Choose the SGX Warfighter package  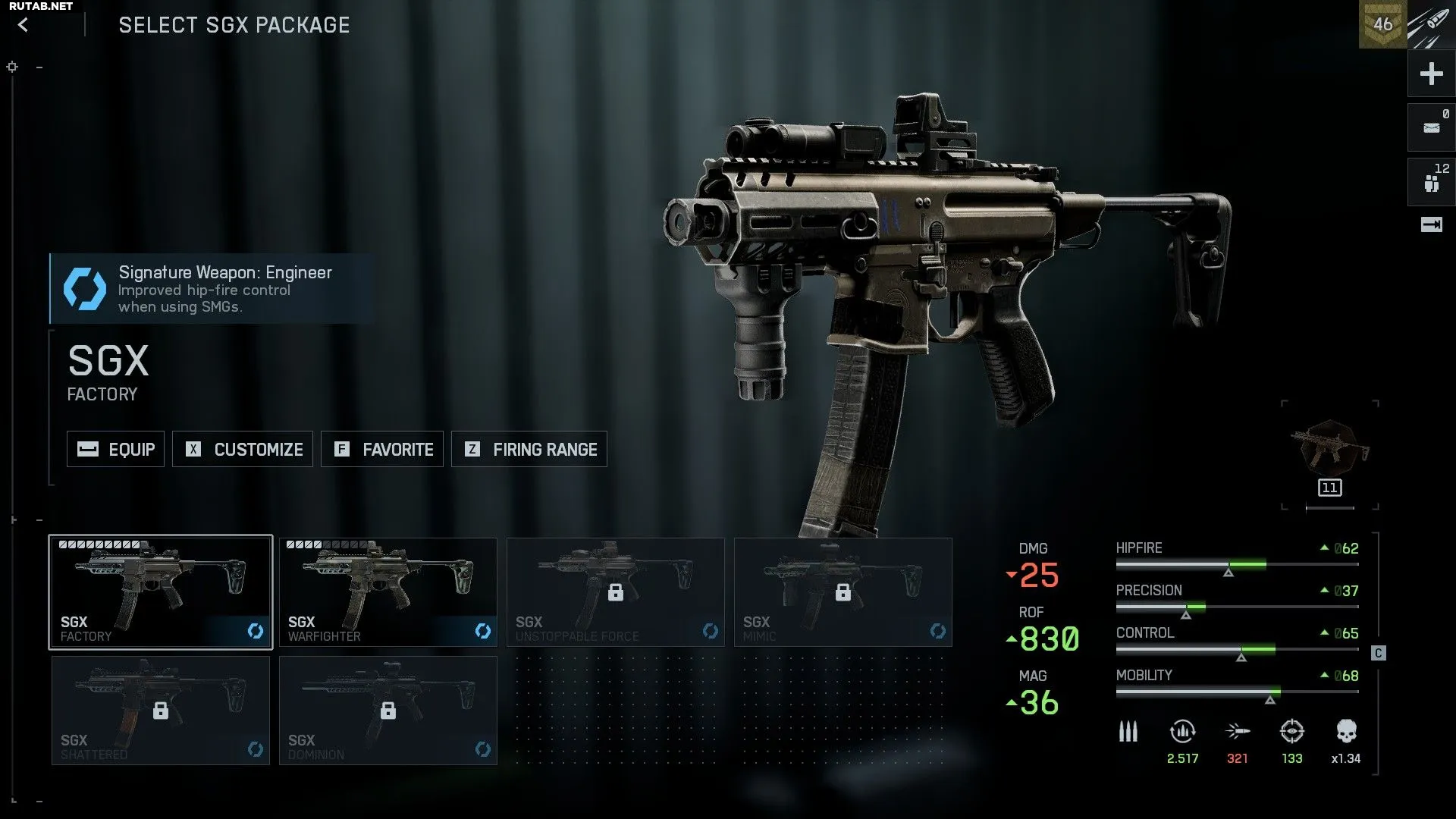pos(388,592)
